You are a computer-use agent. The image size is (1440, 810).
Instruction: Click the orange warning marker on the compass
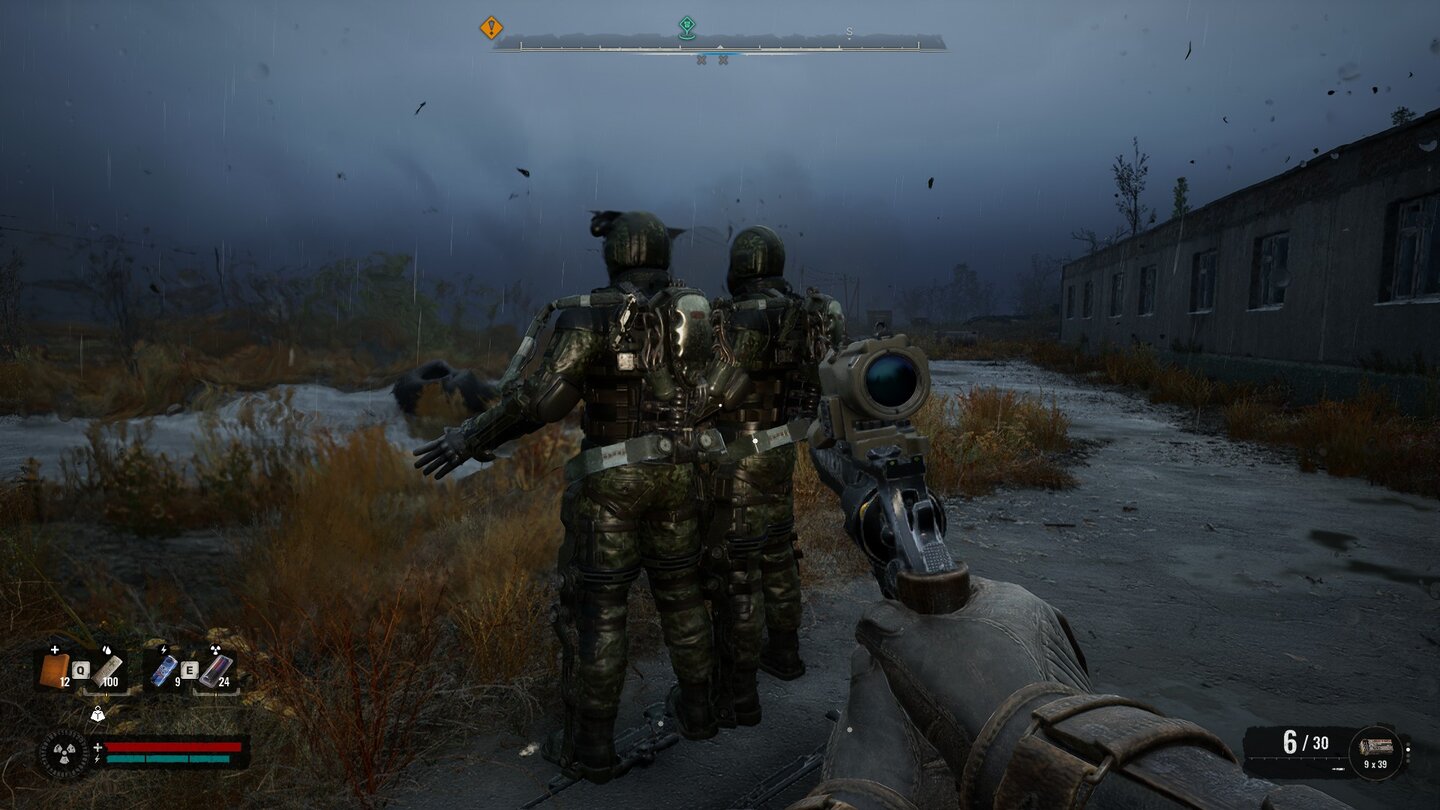click(x=491, y=29)
